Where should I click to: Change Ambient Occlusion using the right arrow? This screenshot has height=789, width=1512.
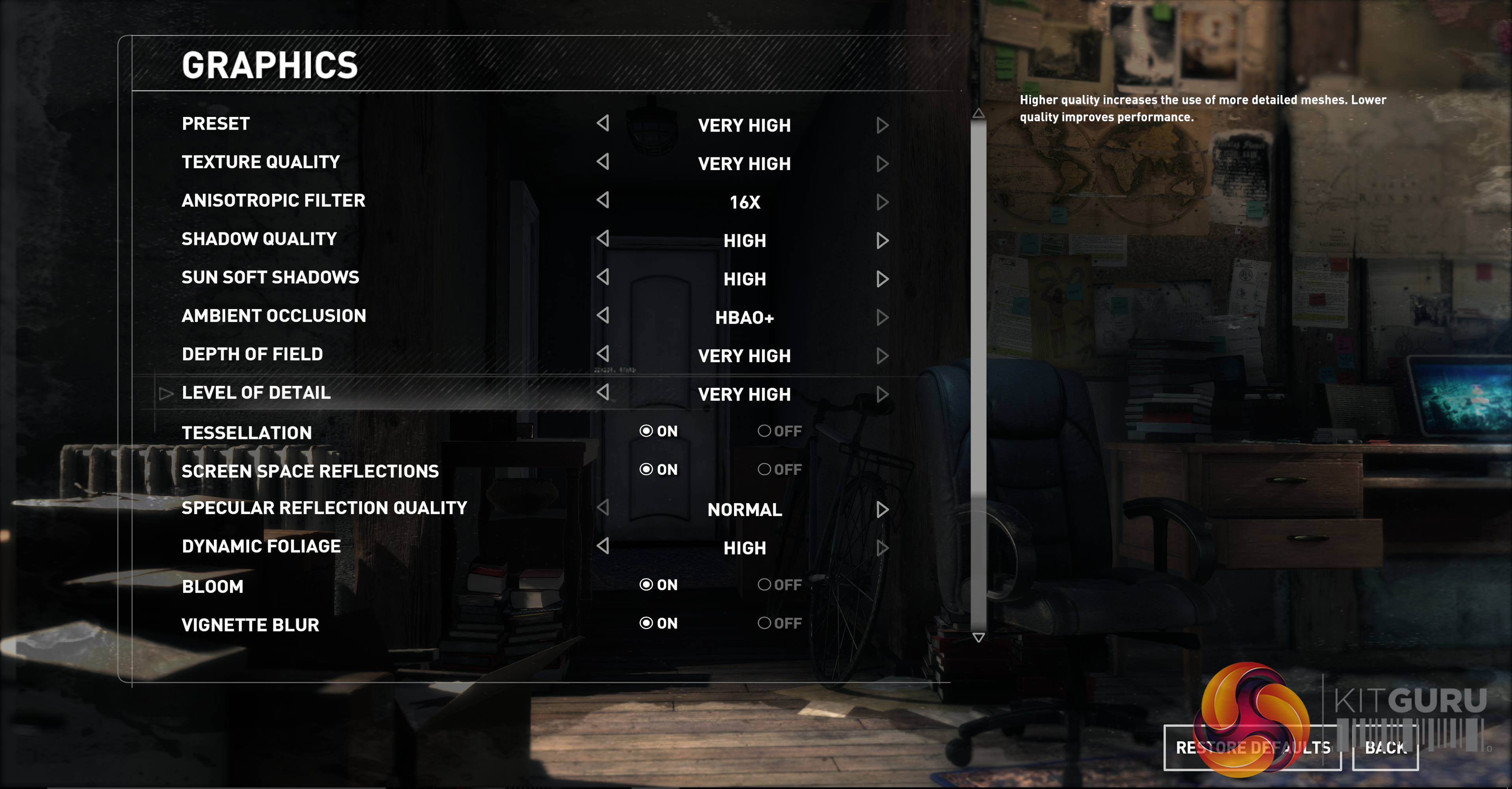click(x=882, y=317)
